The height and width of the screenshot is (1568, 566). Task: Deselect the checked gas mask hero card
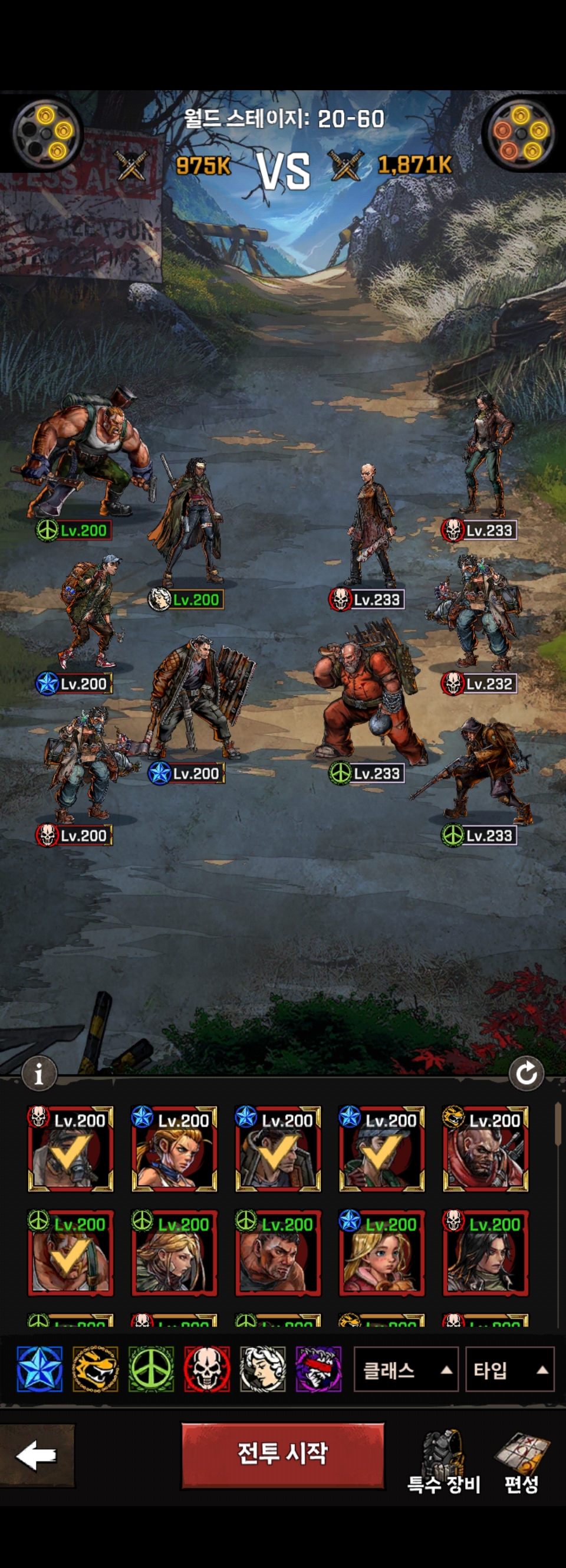tap(71, 1149)
